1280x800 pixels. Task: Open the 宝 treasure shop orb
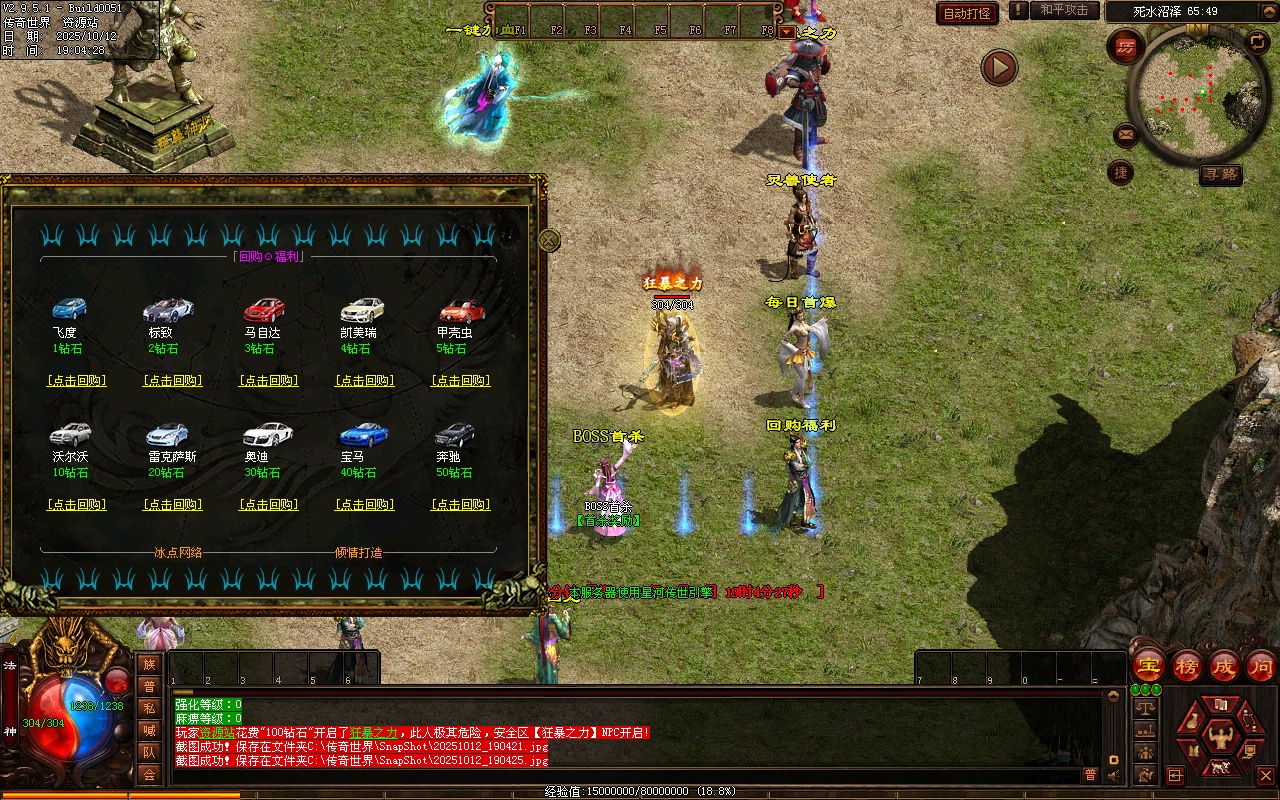click(1149, 665)
